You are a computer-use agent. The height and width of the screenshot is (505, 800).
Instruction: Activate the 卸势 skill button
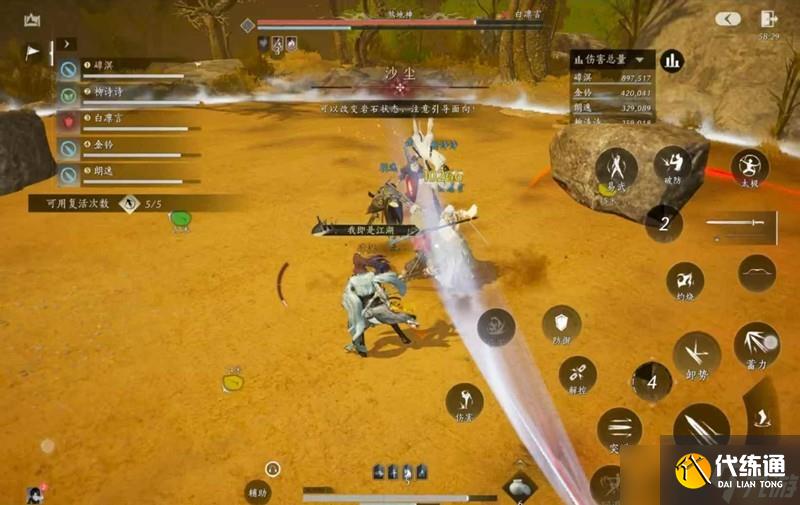[x=696, y=354]
